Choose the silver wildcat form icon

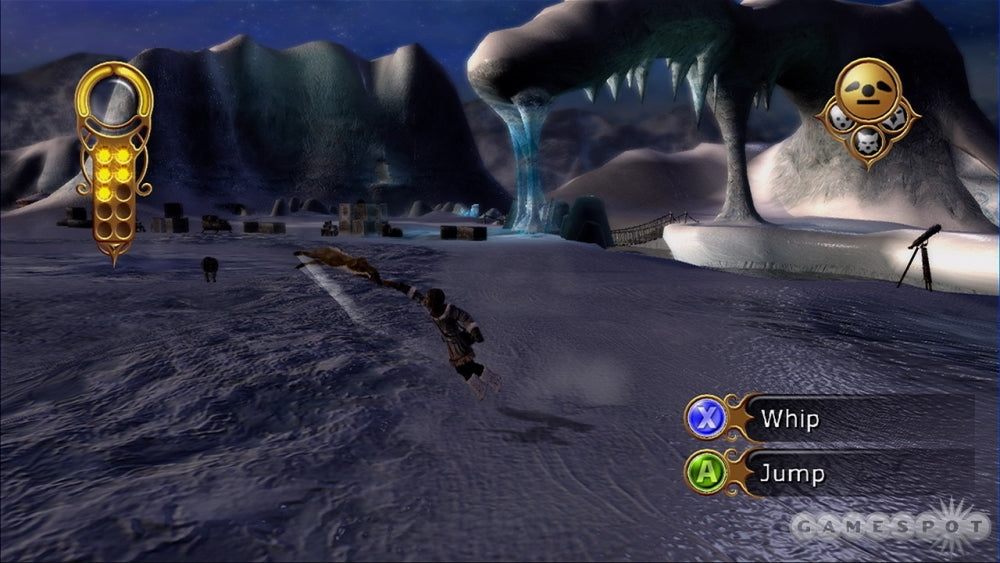(867, 141)
